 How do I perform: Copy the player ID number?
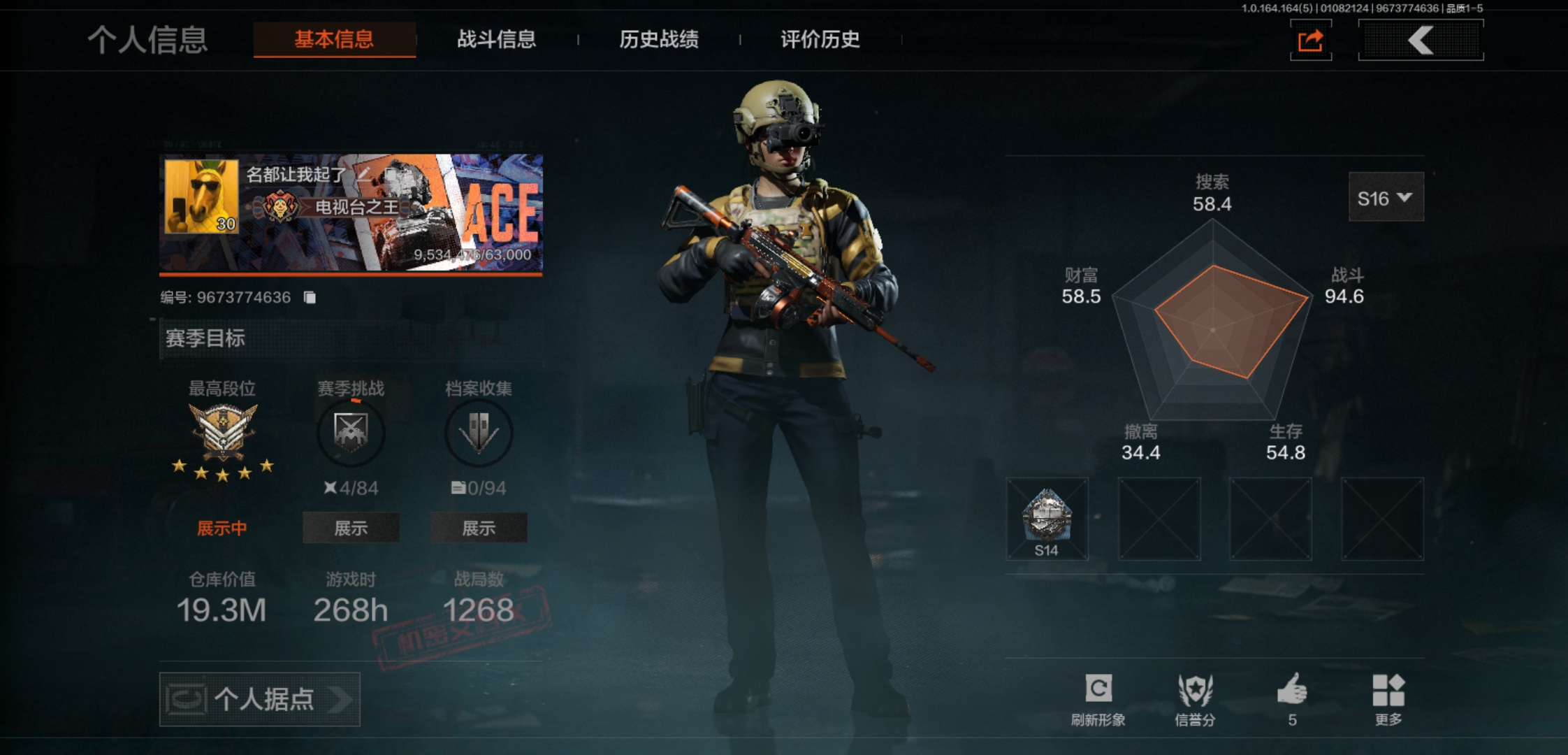pos(310,298)
